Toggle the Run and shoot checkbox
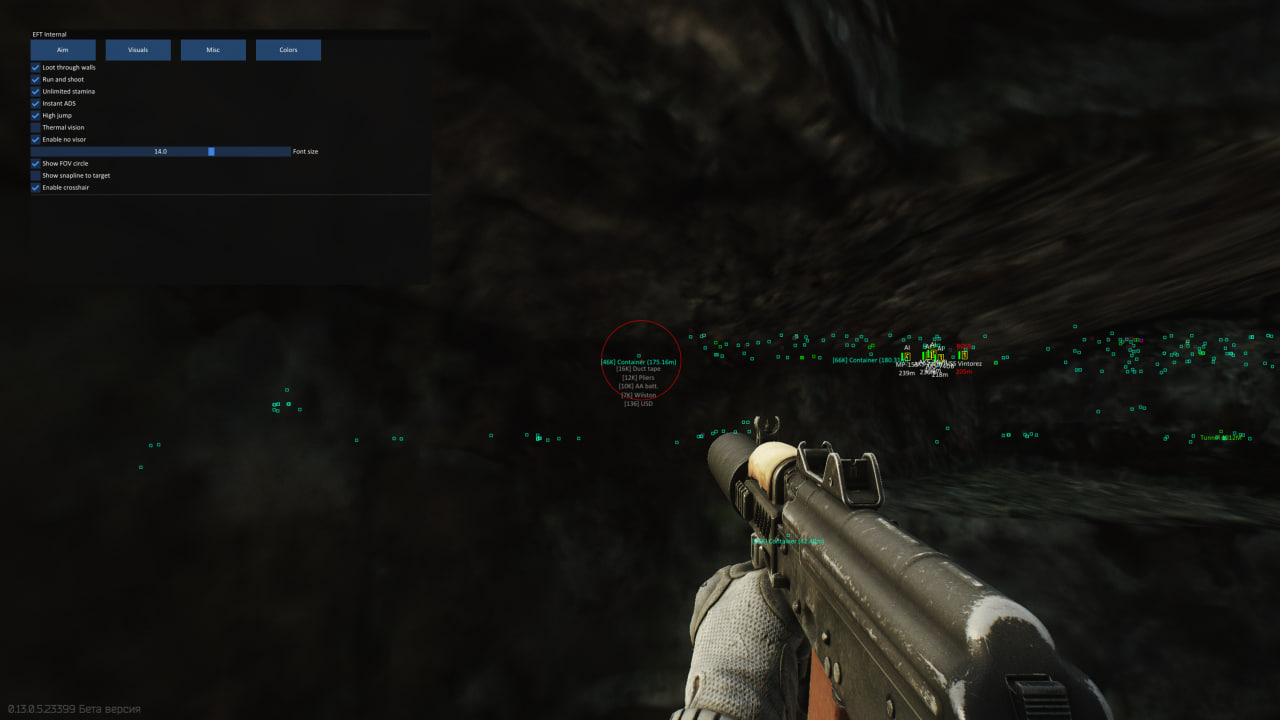This screenshot has width=1280, height=720. click(x=36, y=80)
